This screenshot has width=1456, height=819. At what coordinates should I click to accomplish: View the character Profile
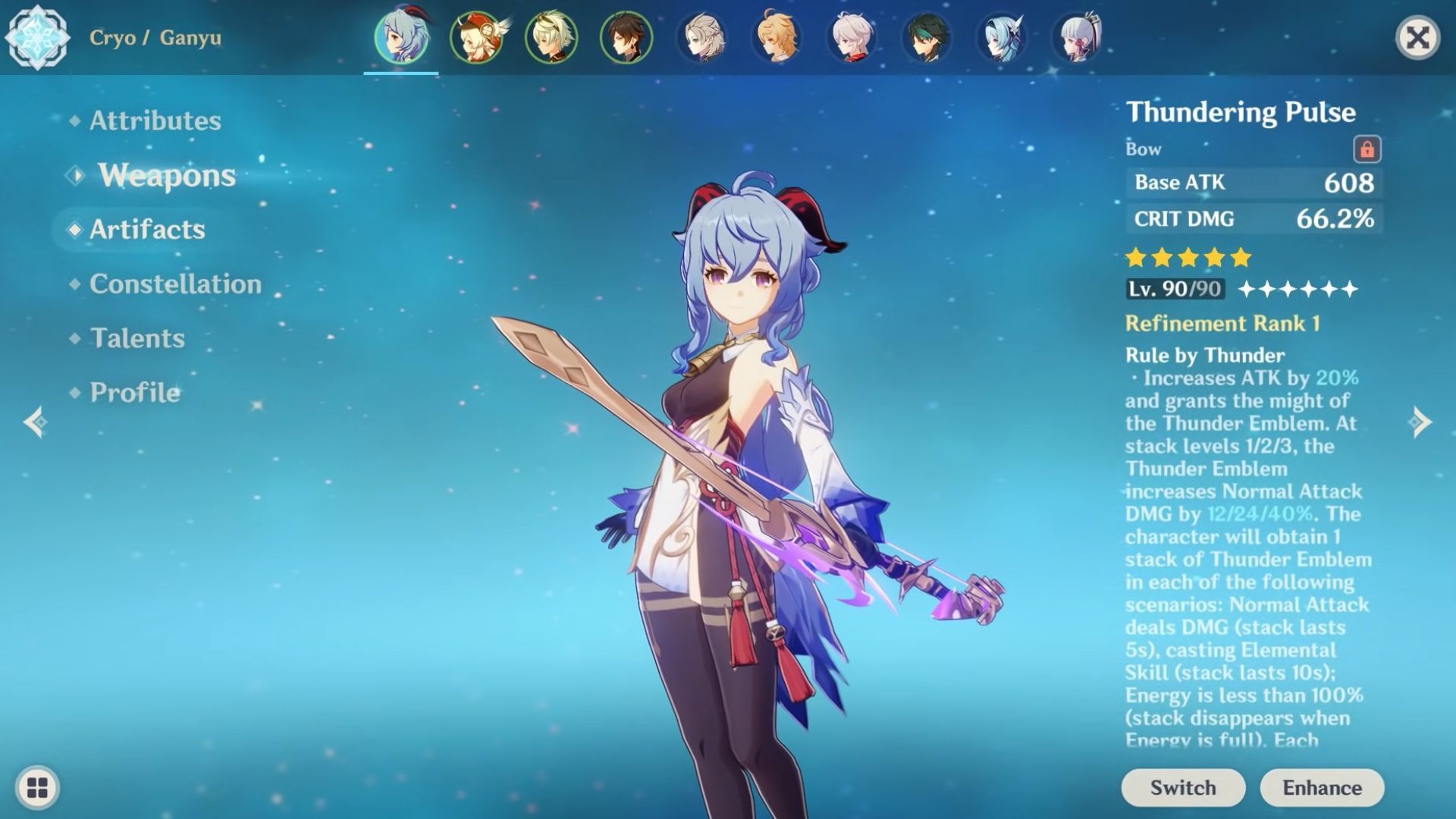click(135, 392)
